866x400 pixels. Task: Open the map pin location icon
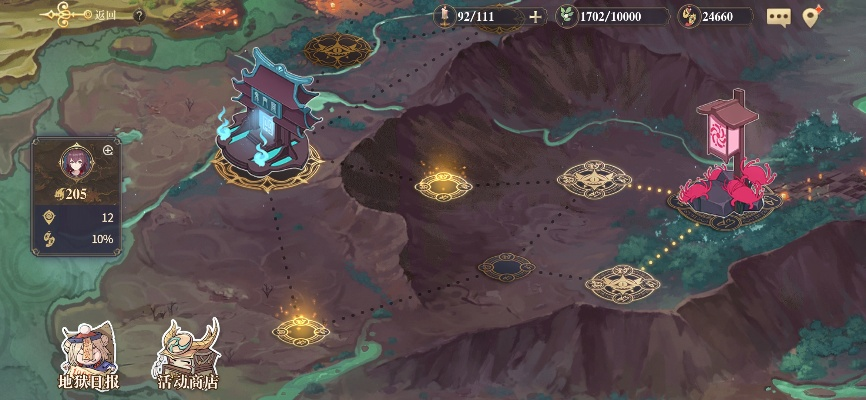[x=812, y=16]
